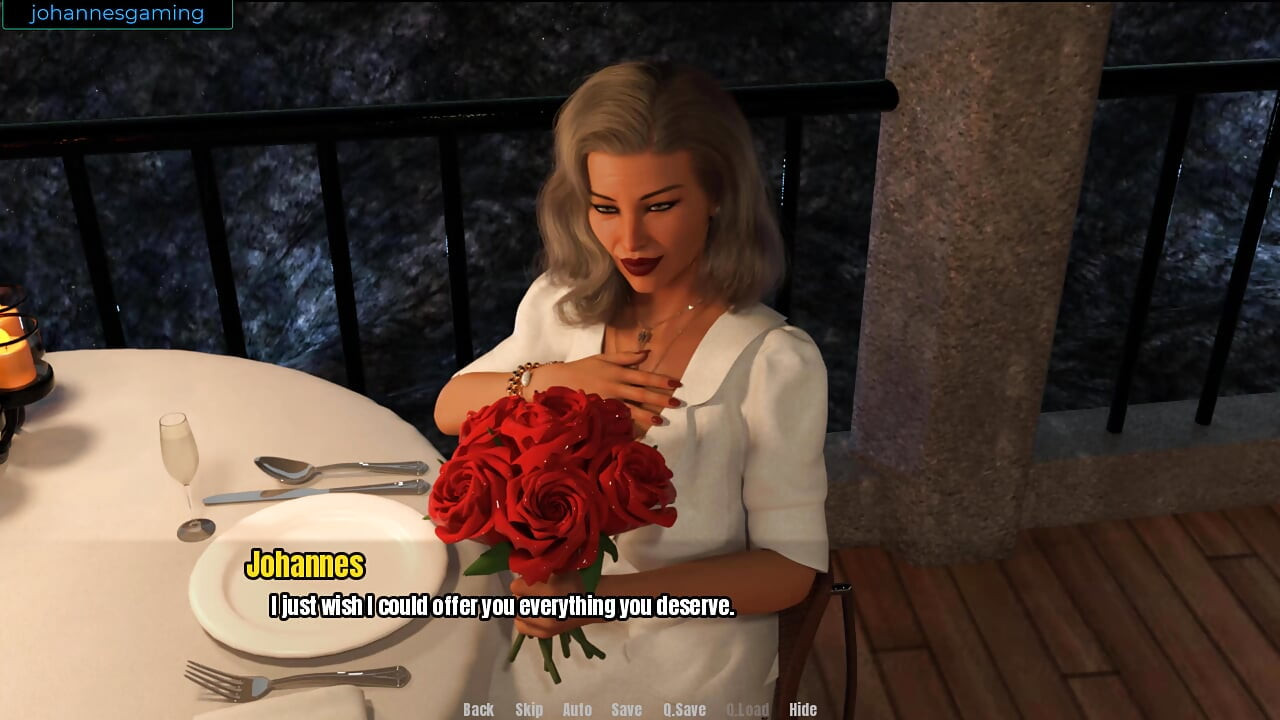Viewport: 1280px width, 720px height.
Task: Click the johannesgaming watermark label
Action: [x=116, y=13]
